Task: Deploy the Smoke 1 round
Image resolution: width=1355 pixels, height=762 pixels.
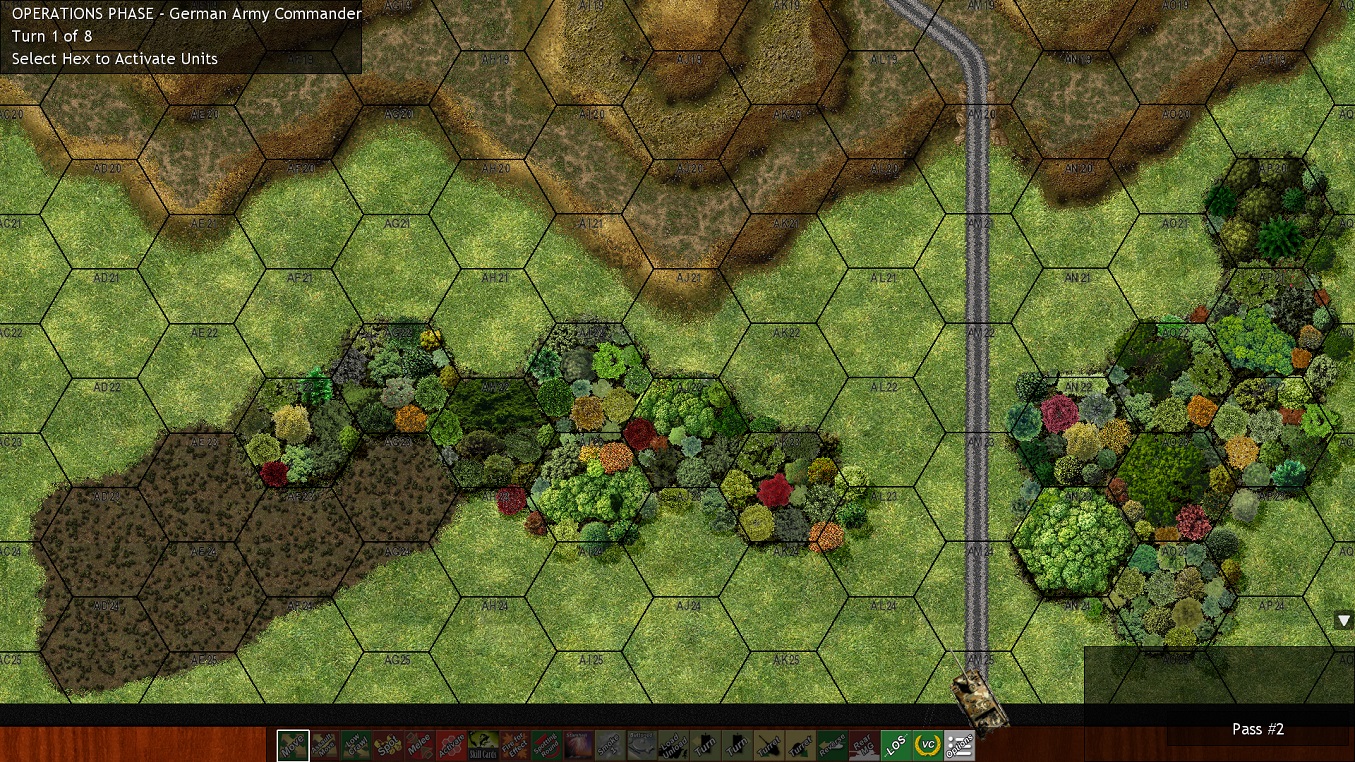Action: (610, 746)
